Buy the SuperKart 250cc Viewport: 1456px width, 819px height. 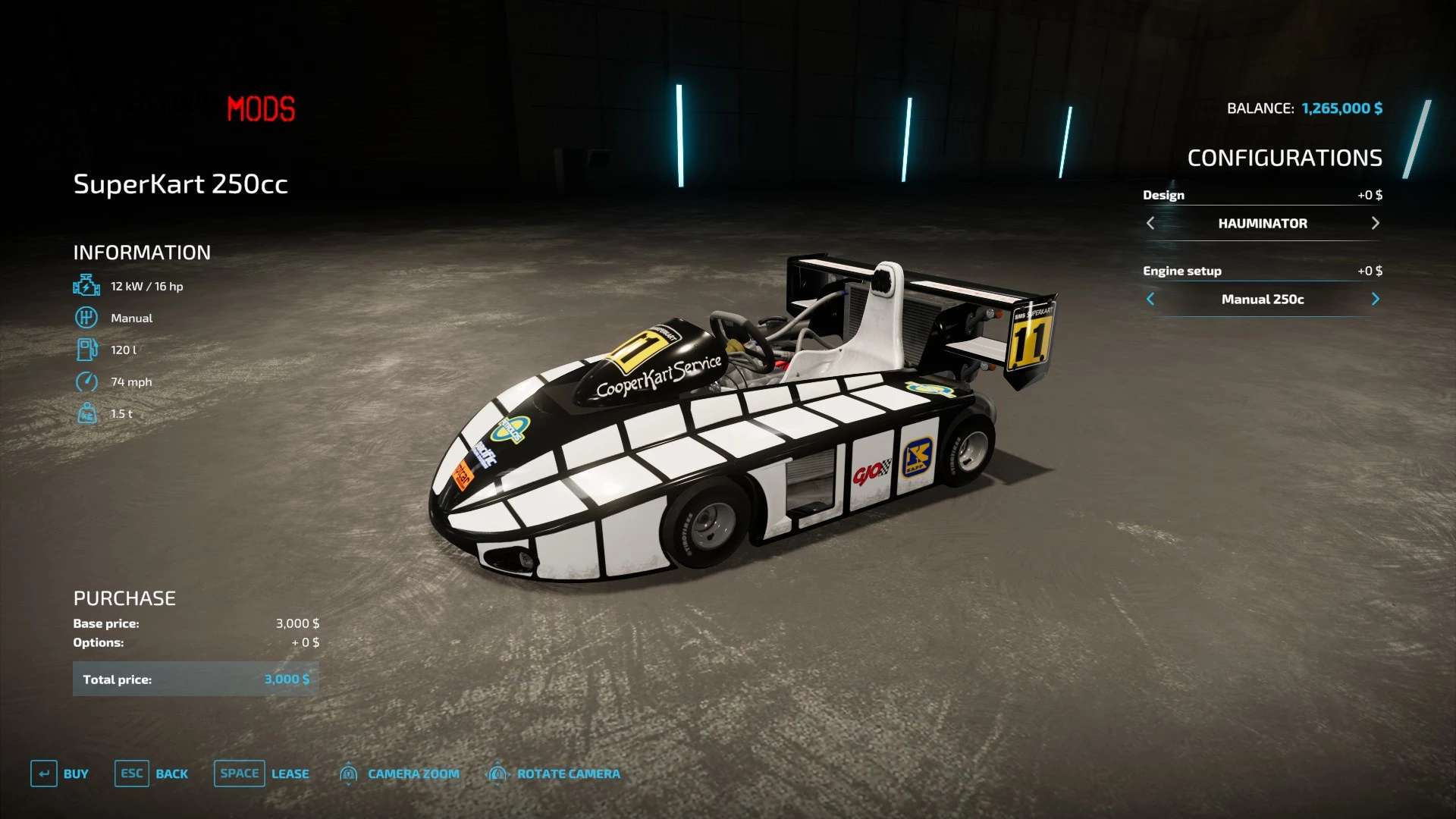click(60, 773)
